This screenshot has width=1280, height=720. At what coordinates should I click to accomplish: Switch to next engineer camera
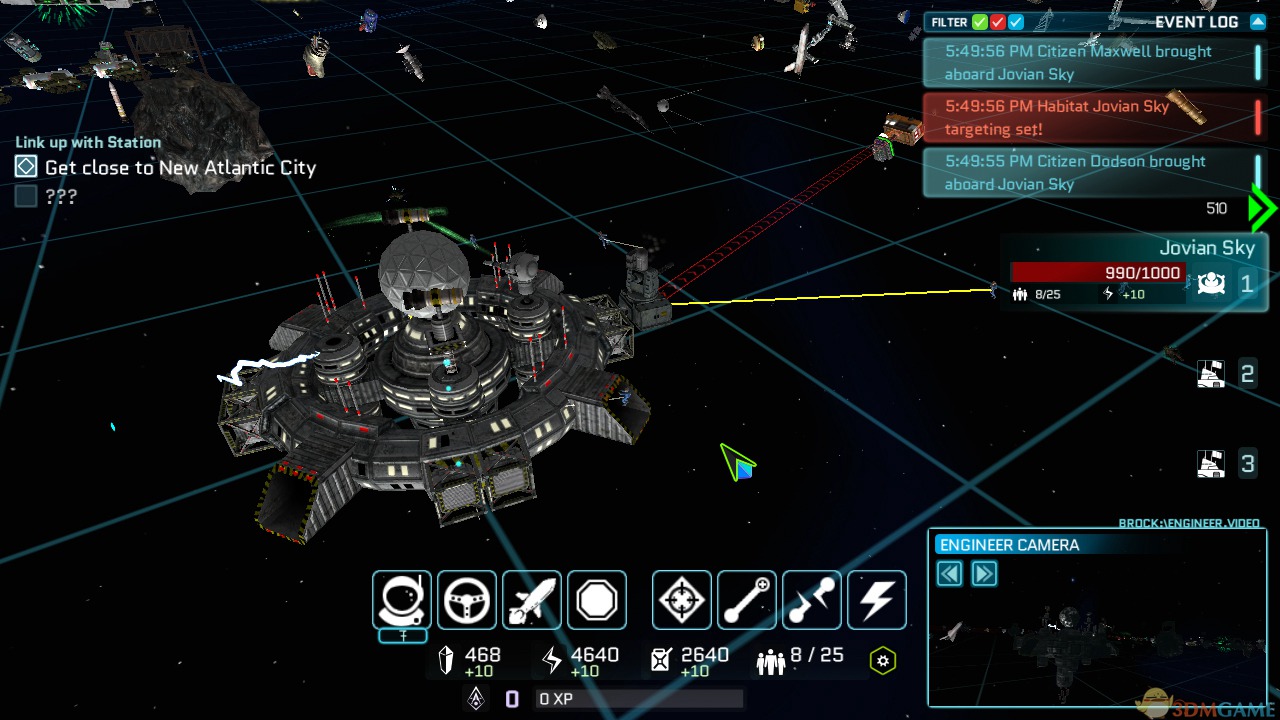[x=984, y=573]
